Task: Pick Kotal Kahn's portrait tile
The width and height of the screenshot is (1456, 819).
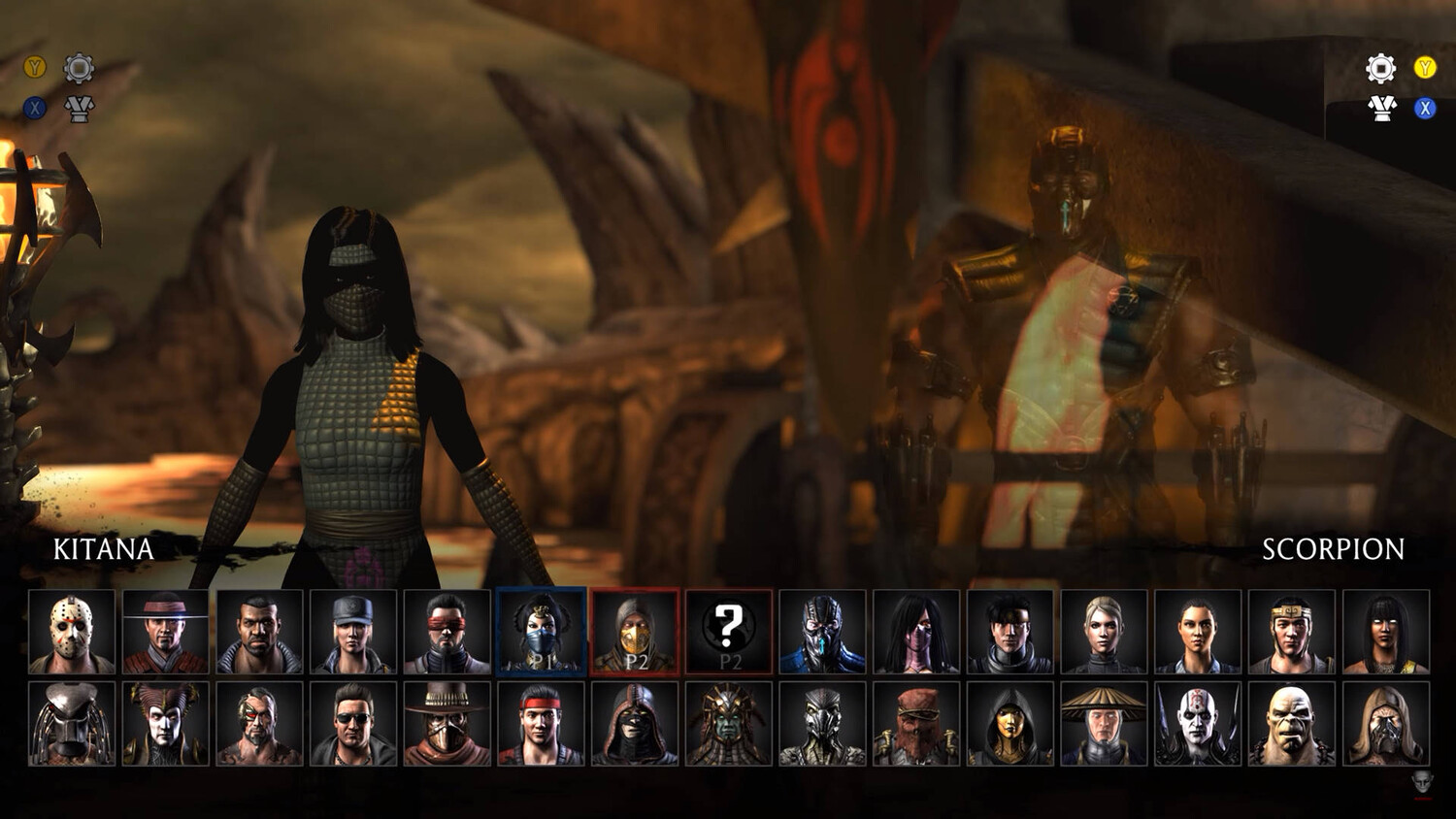Action: point(729,724)
